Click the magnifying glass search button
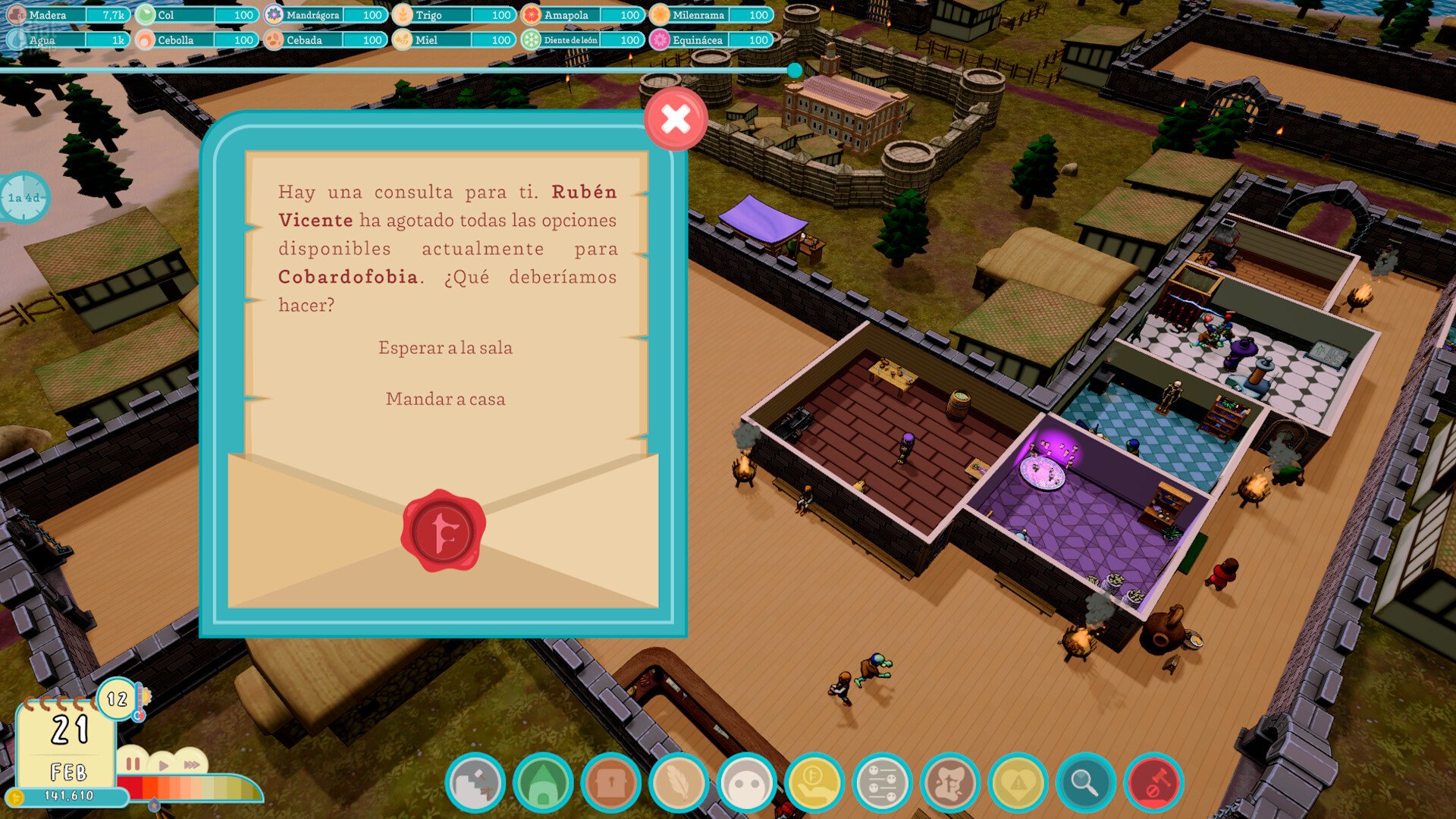Image resolution: width=1456 pixels, height=819 pixels. point(1085,783)
